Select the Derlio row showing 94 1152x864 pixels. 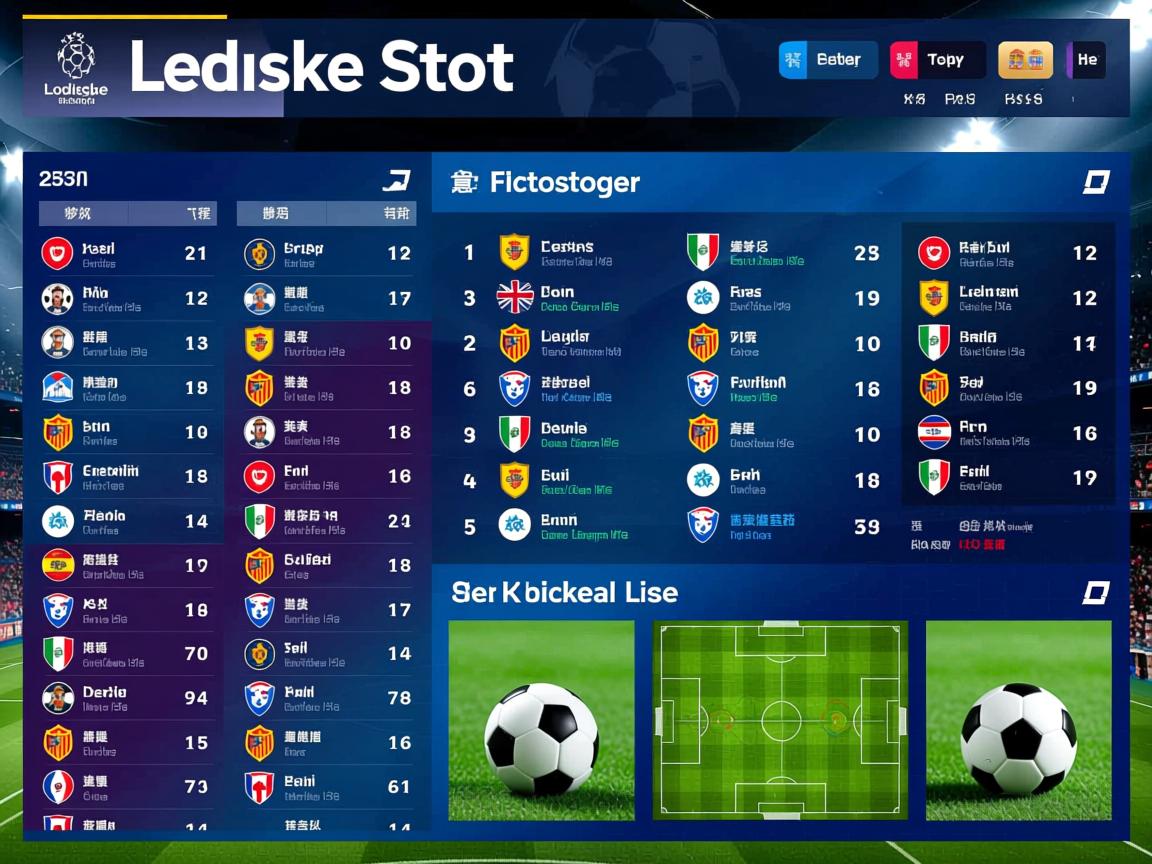click(x=125, y=698)
